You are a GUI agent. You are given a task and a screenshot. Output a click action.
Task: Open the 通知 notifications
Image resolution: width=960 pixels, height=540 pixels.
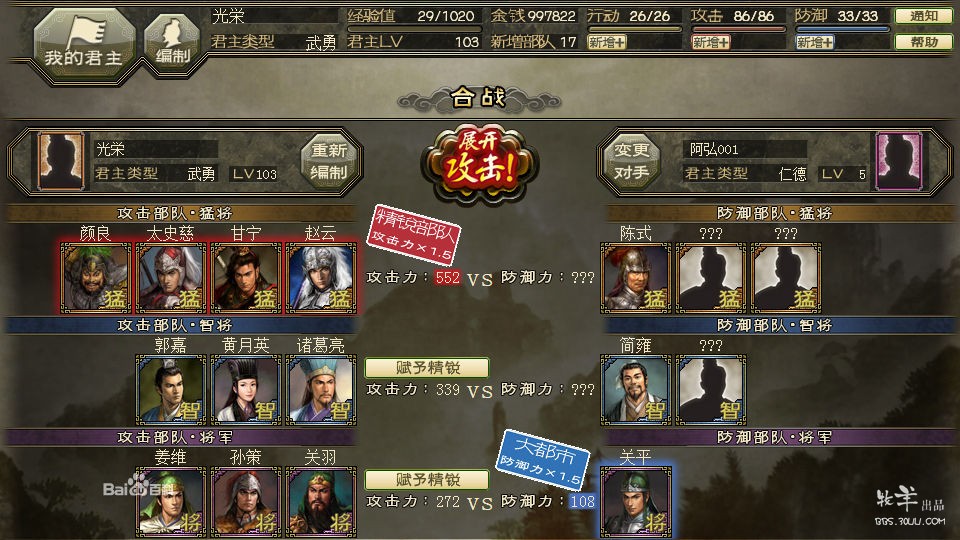coord(916,16)
